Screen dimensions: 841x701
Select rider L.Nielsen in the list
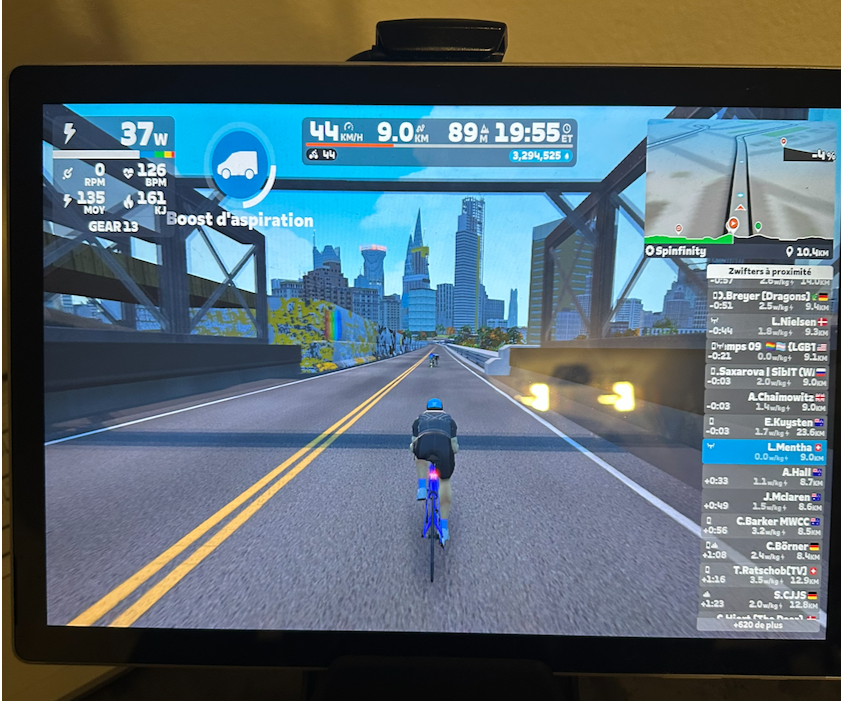pyautogui.click(x=765, y=326)
